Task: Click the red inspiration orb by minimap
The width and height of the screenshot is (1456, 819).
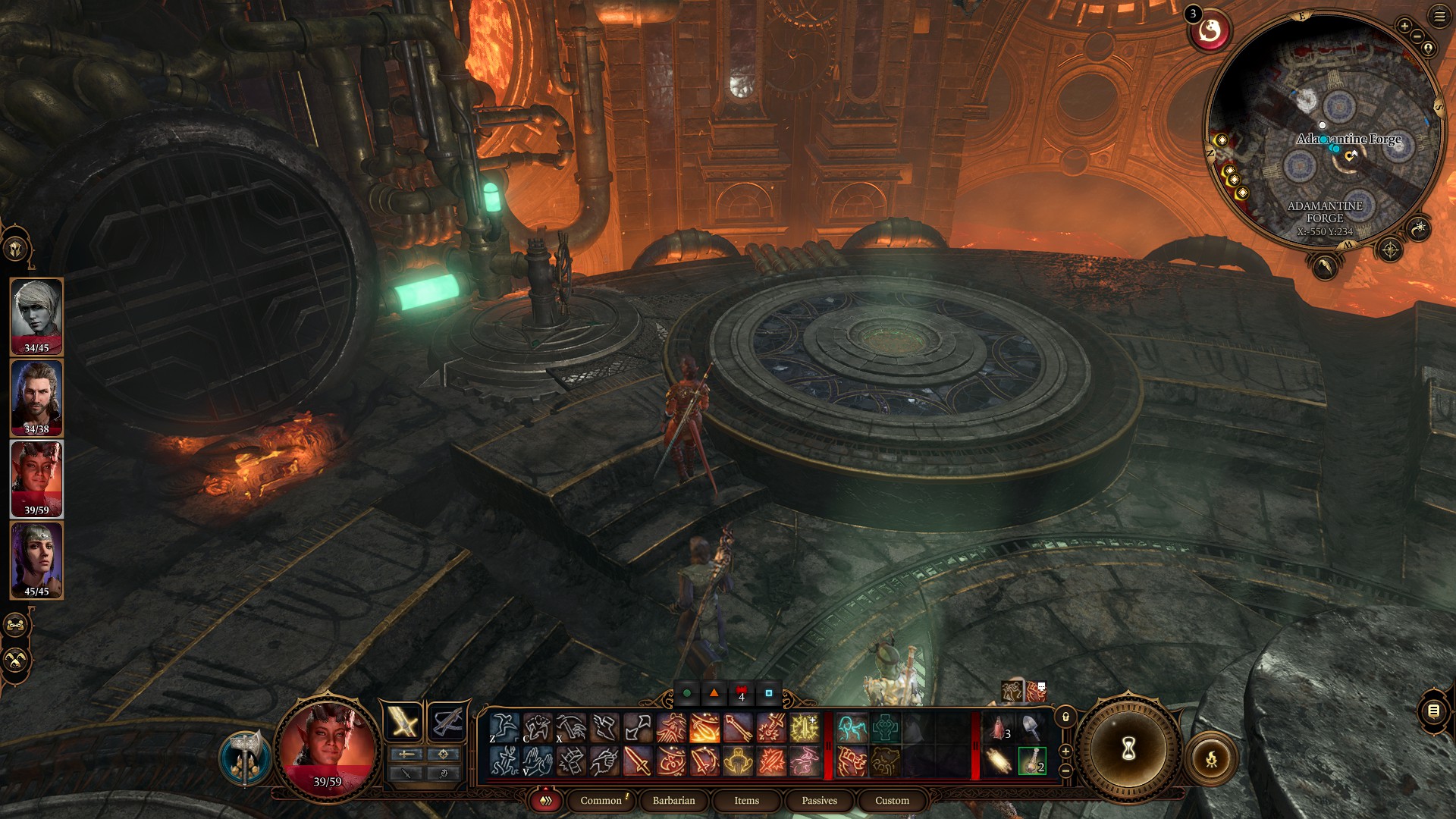Action: point(1210,32)
